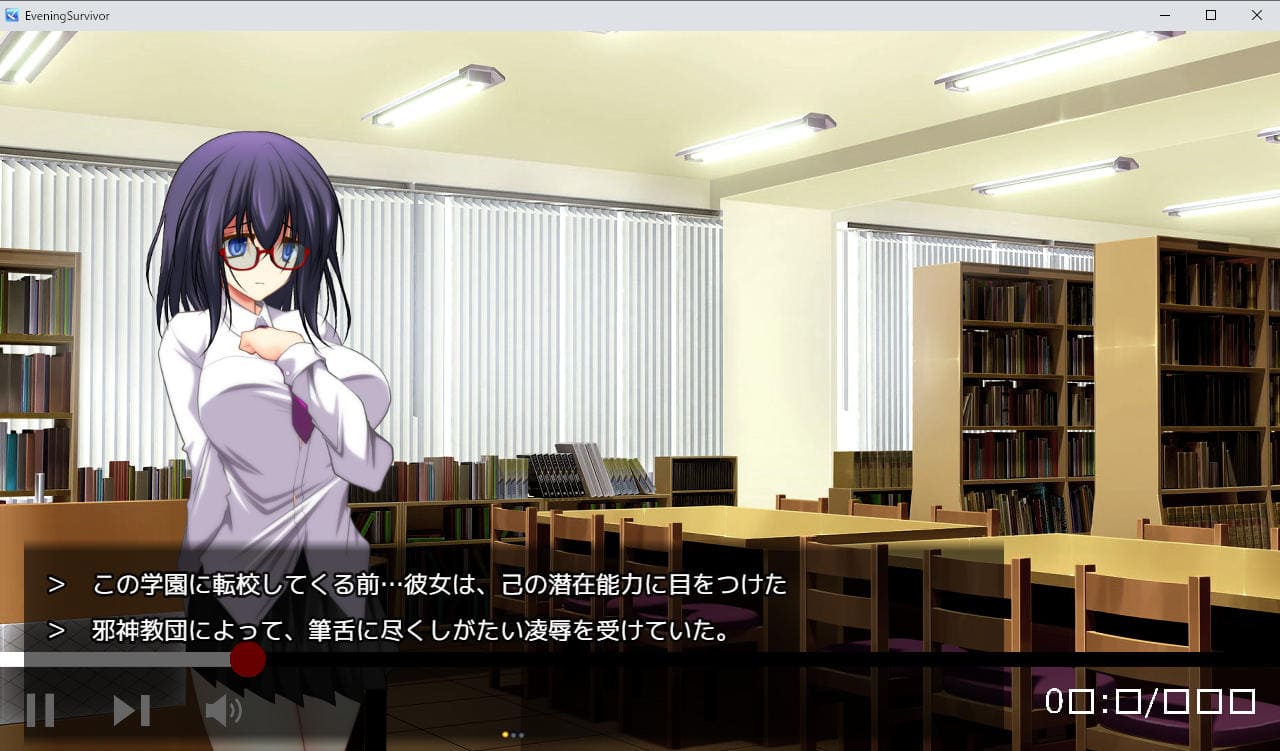Skip to the next scene

pyautogui.click(x=131, y=710)
